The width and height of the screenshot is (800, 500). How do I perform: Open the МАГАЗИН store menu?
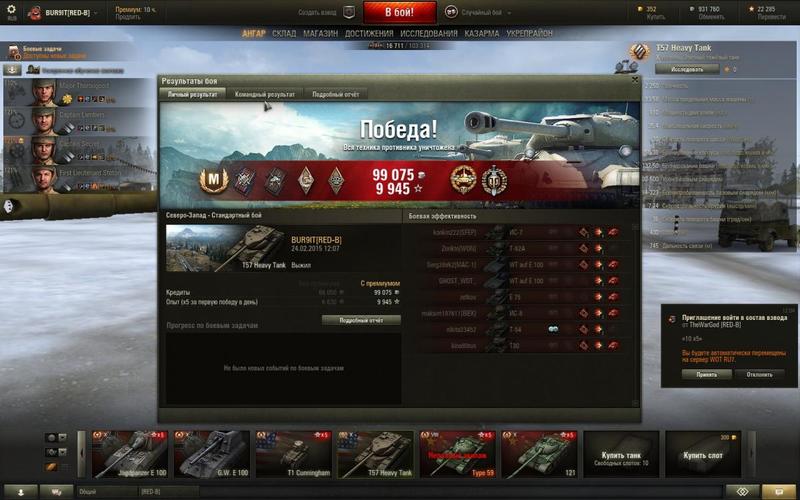coord(321,33)
